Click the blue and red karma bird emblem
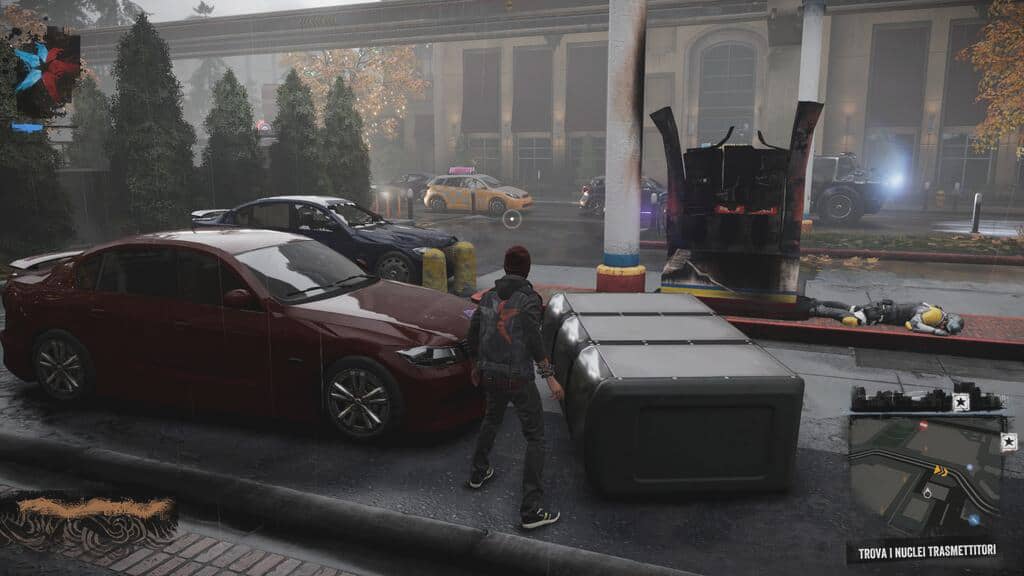The width and height of the screenshot is (1024, 576). tap(44, 70)
